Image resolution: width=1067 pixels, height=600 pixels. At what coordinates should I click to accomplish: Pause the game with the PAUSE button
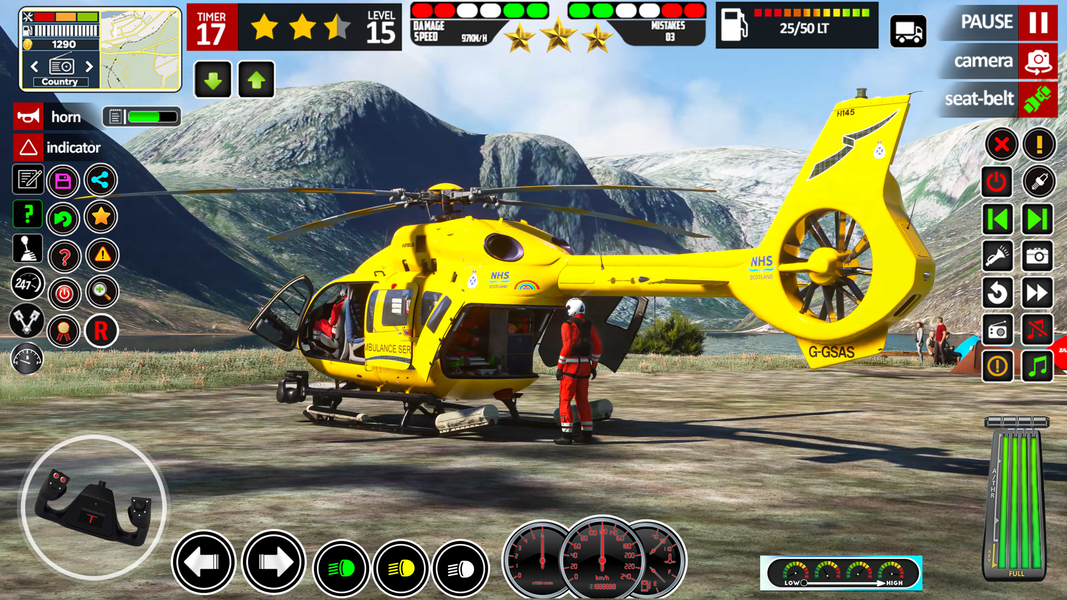(1038, 23)
